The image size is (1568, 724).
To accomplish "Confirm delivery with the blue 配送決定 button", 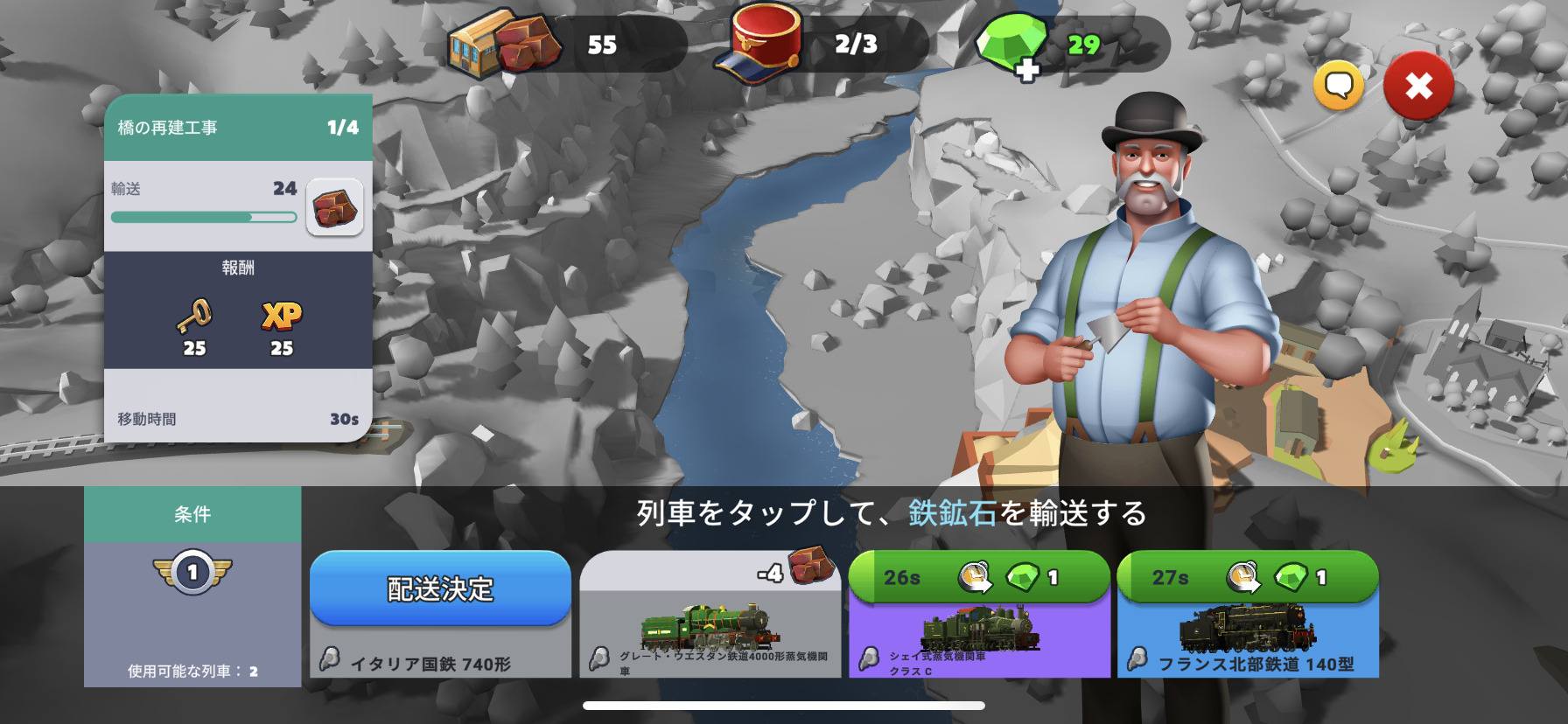I will click(x=440, y=588).
